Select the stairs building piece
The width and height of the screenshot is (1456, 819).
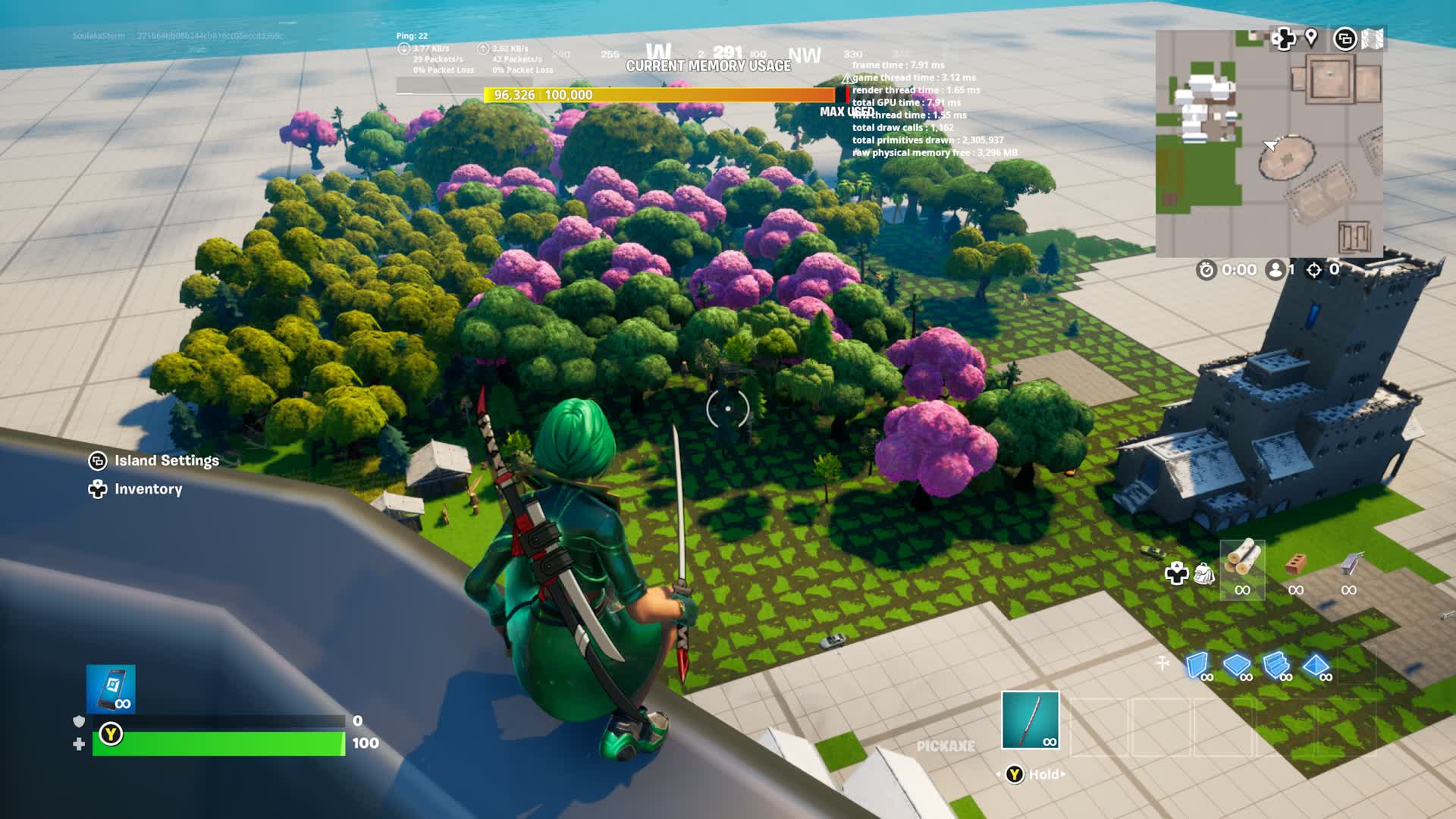click(x=1276, y=665)
